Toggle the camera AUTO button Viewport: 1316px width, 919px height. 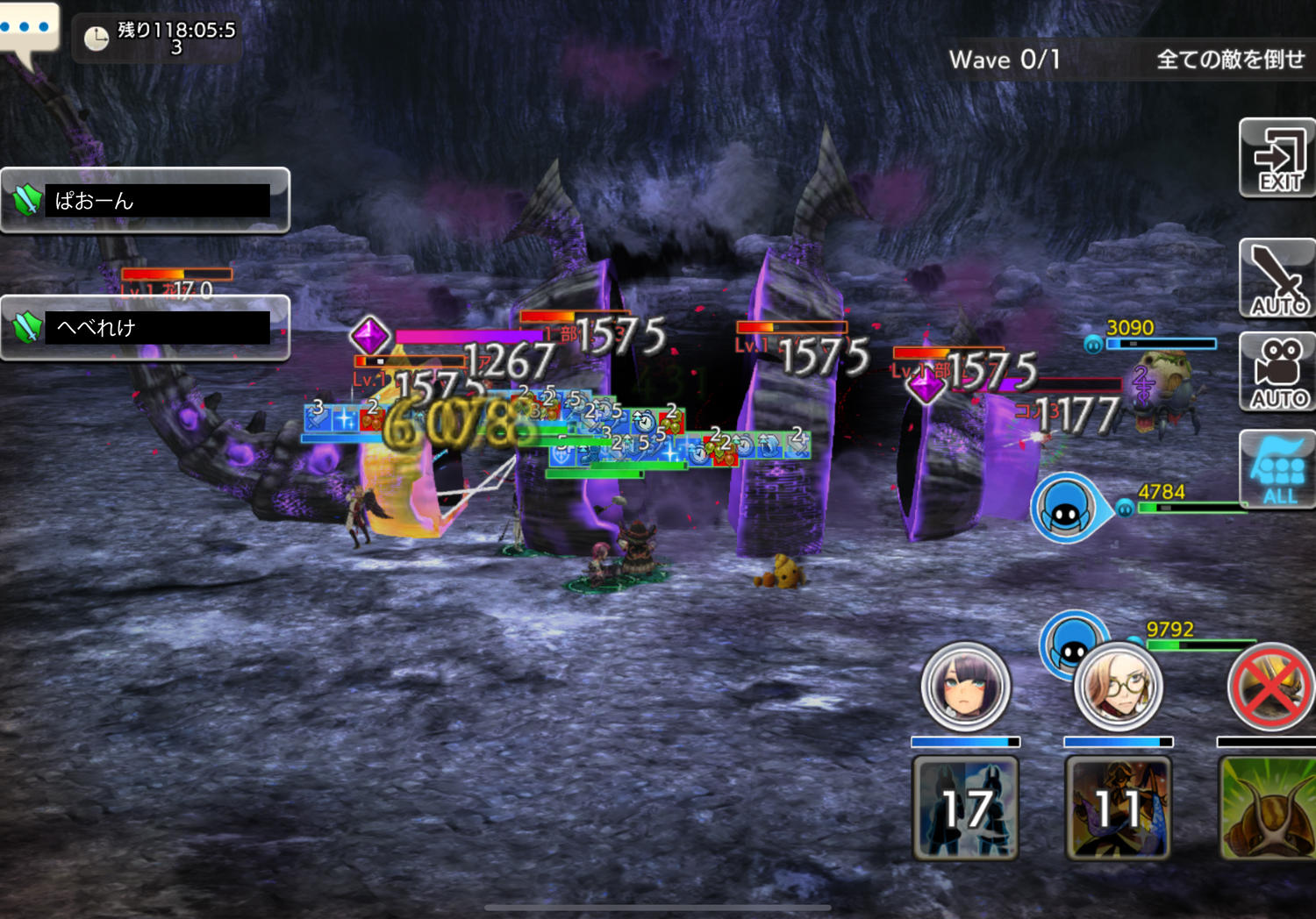(1277, 372)
